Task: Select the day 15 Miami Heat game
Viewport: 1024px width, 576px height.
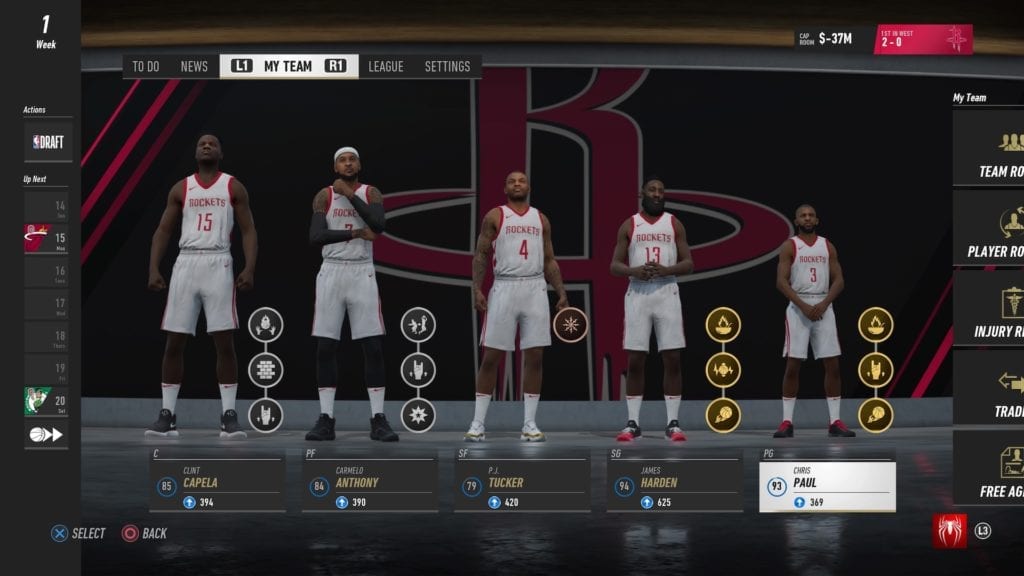Action: click(47, 238)
